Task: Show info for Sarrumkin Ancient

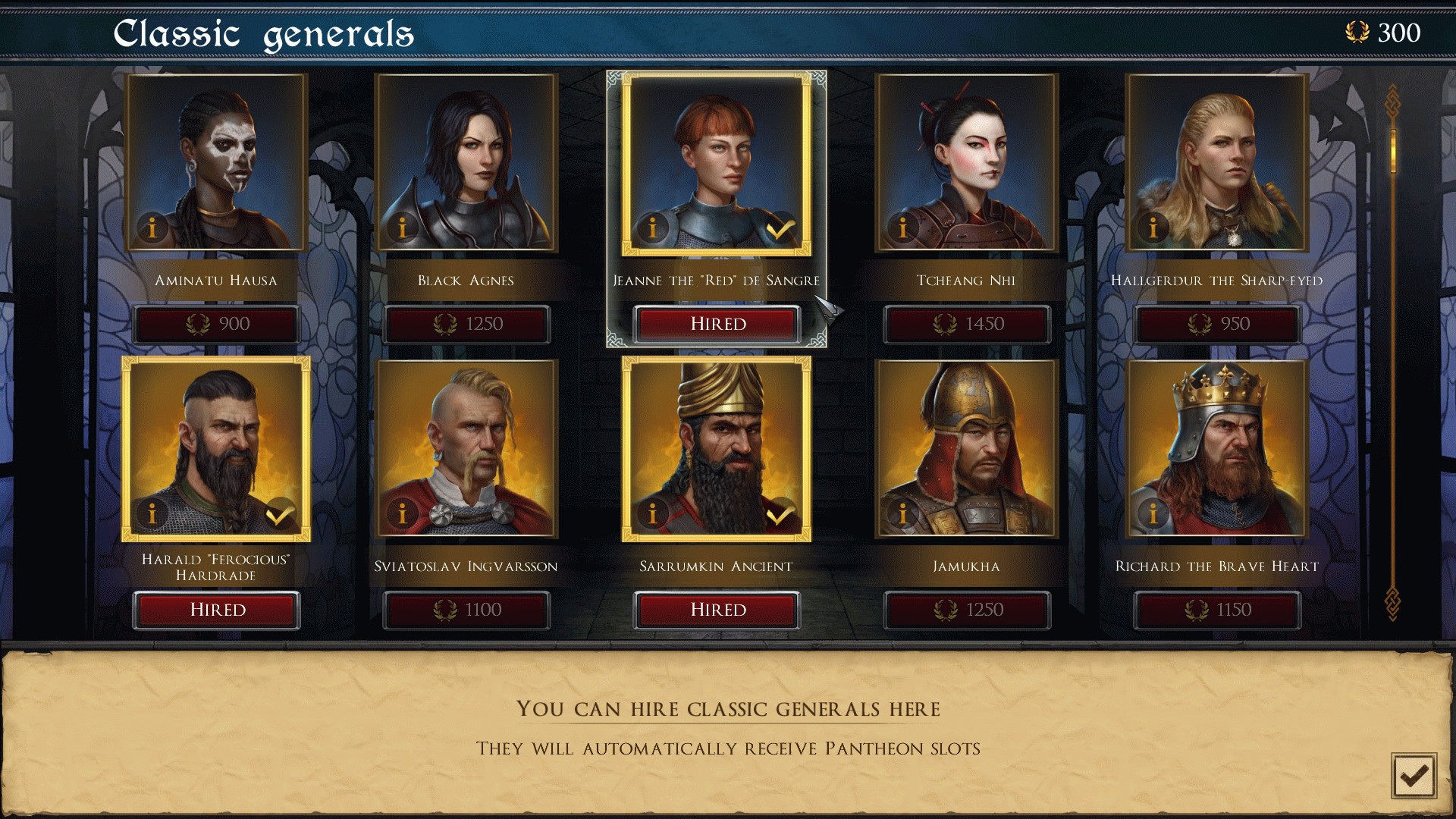Action: pyautogui.click(x=653, y=514)
